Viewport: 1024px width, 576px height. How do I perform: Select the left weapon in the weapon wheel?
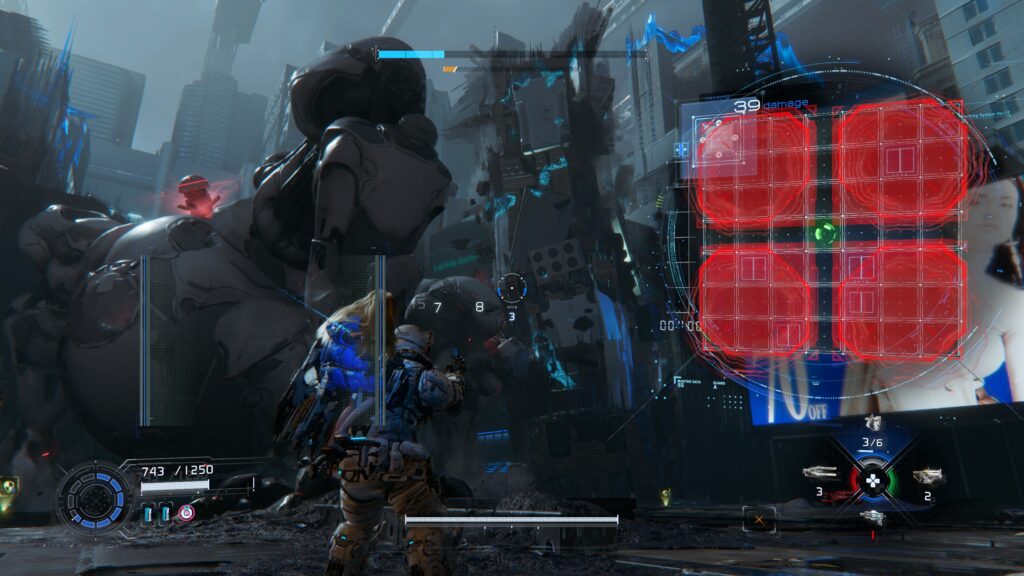click(818, 473)
